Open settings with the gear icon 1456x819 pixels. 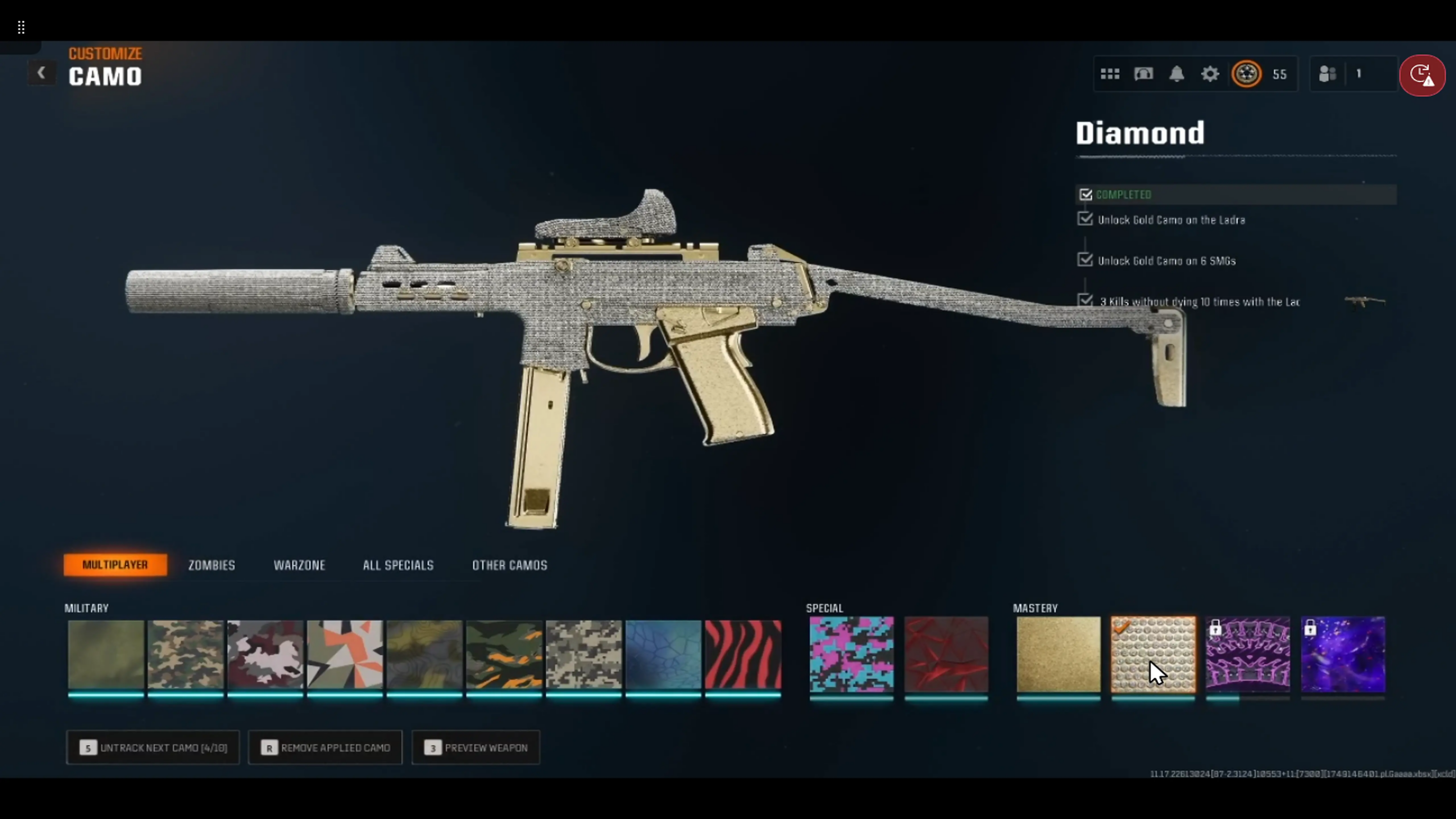tap(1209, 74)
